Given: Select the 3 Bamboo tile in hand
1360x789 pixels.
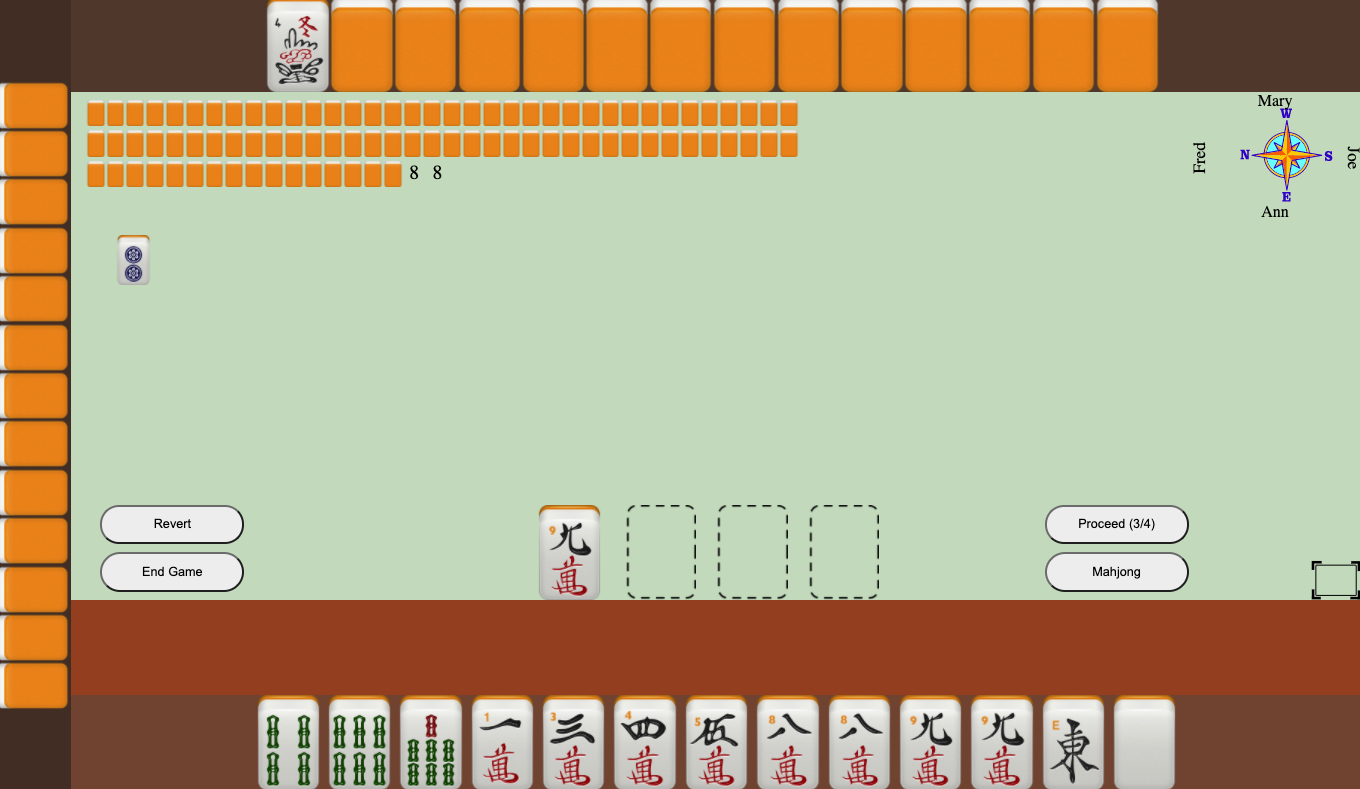Looking at the screenshot, I should (x=358, y=744).
